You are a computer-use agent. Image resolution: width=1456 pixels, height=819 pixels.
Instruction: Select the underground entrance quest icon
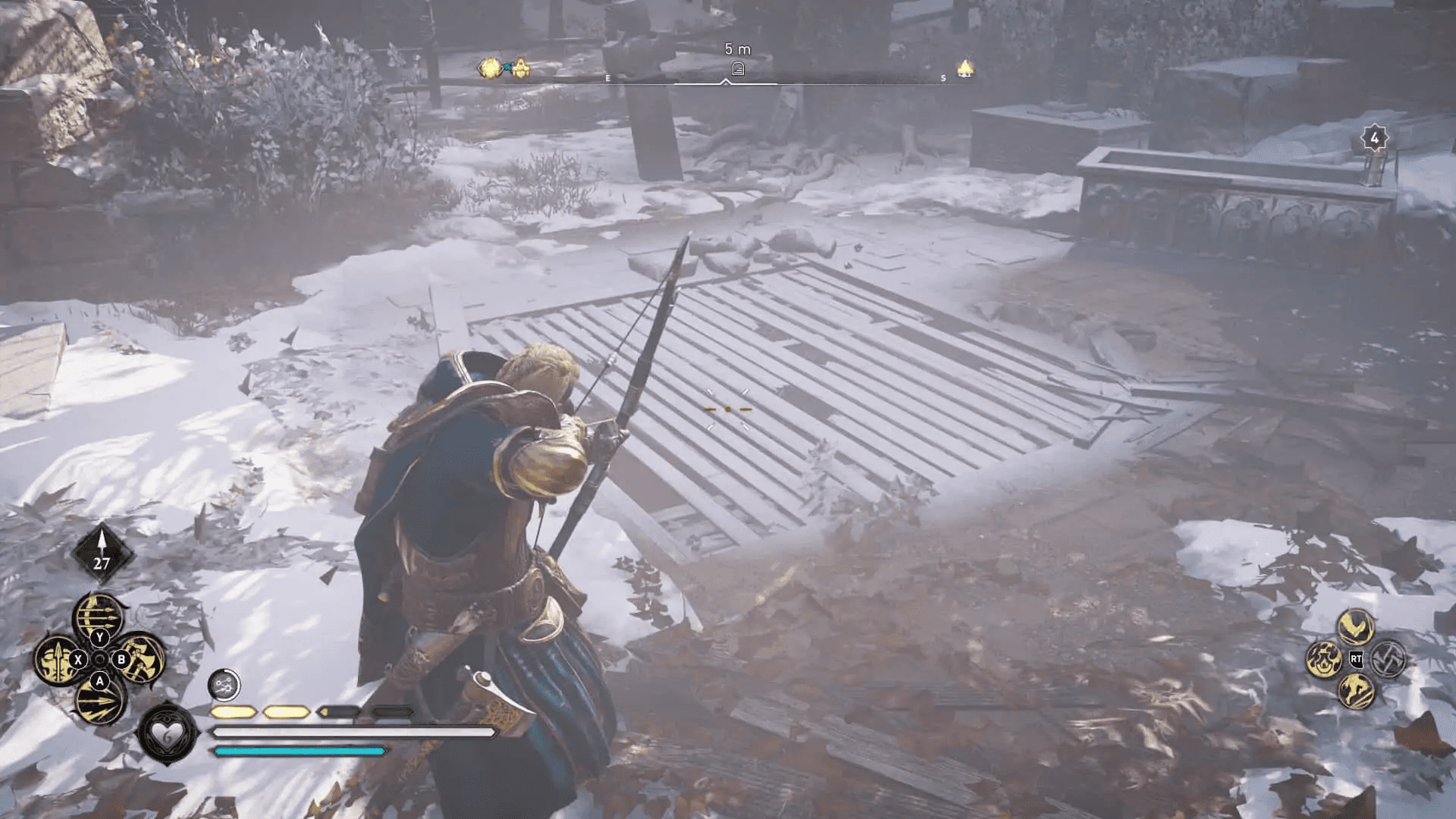coord(739,68)
